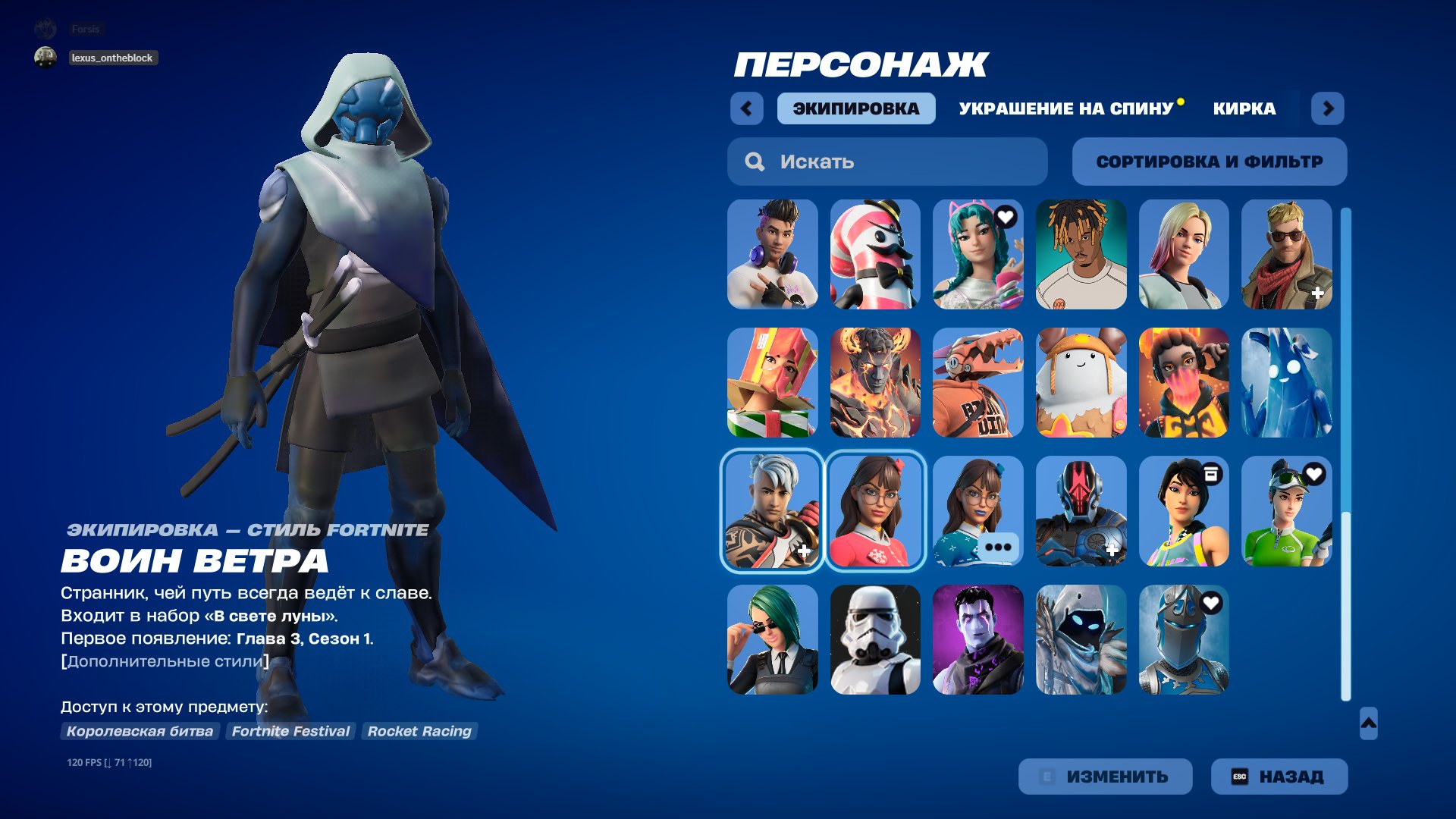This screenshot has height=819, width=1456.
Task: Click the scroll-to-top arrow at bottom right
Action: [x=1369, y=725]
